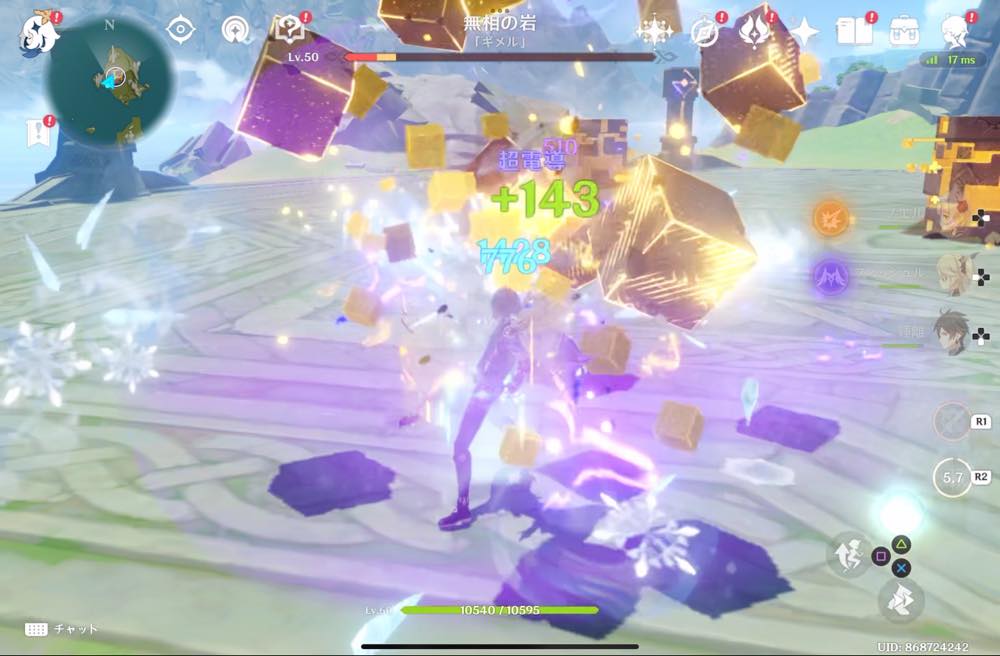Switch to the Zhongli party member
This screenshot has width=1000, height=656.
(x=952, y=331)
